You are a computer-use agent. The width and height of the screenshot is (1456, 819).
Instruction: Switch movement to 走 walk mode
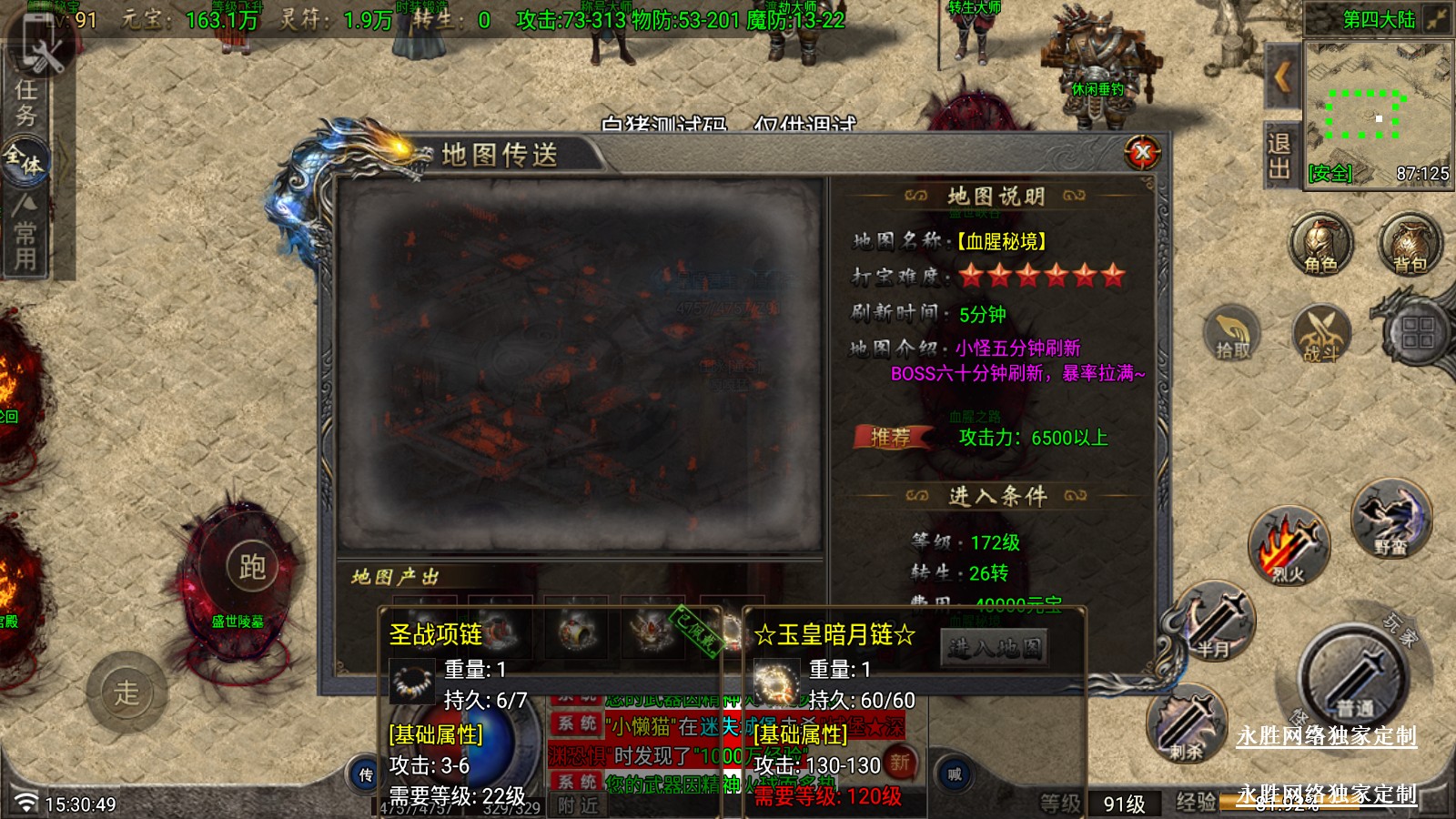[x=126, y=693]
